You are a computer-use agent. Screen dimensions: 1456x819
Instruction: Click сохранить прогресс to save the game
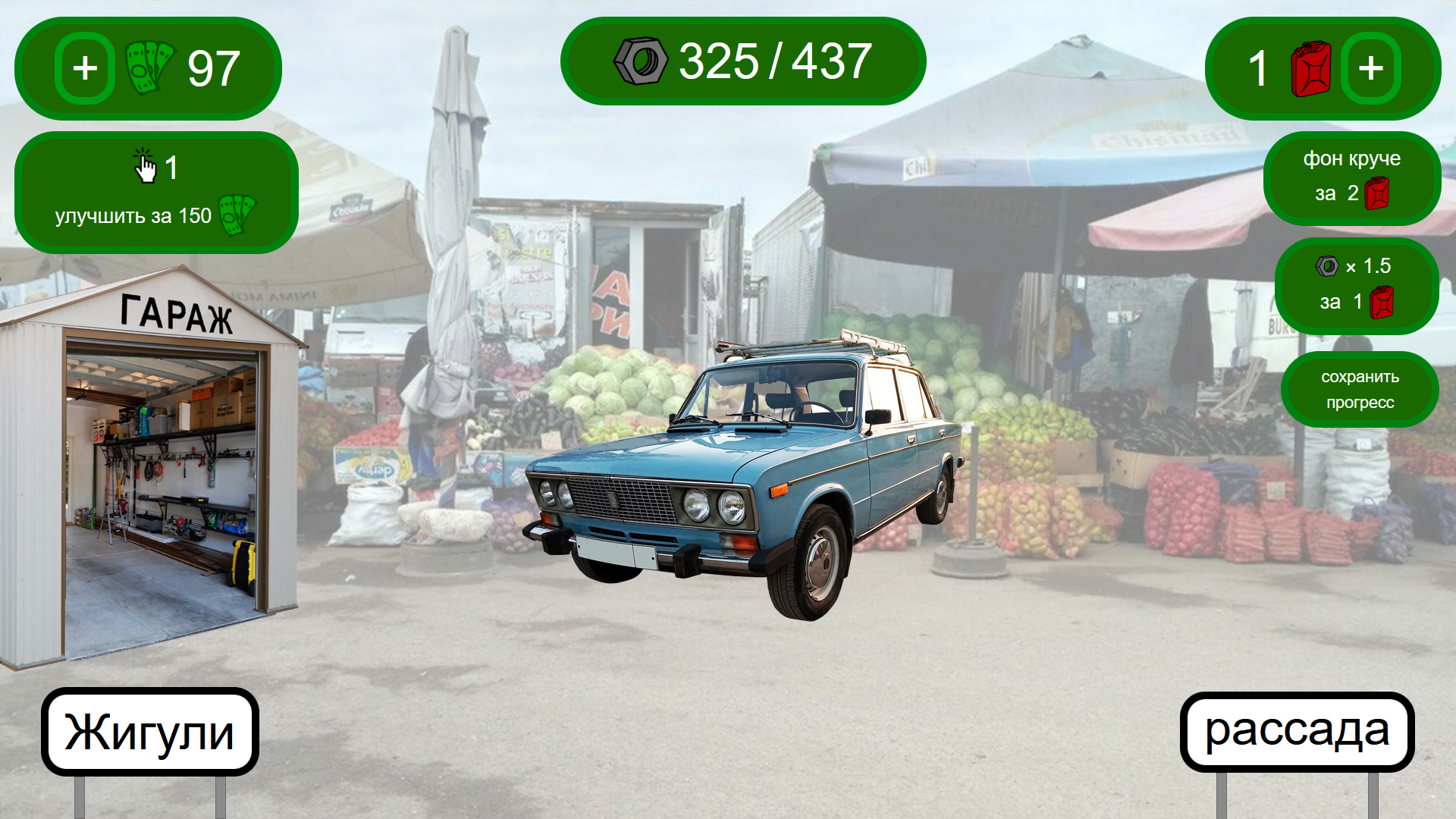point(1360,389)
